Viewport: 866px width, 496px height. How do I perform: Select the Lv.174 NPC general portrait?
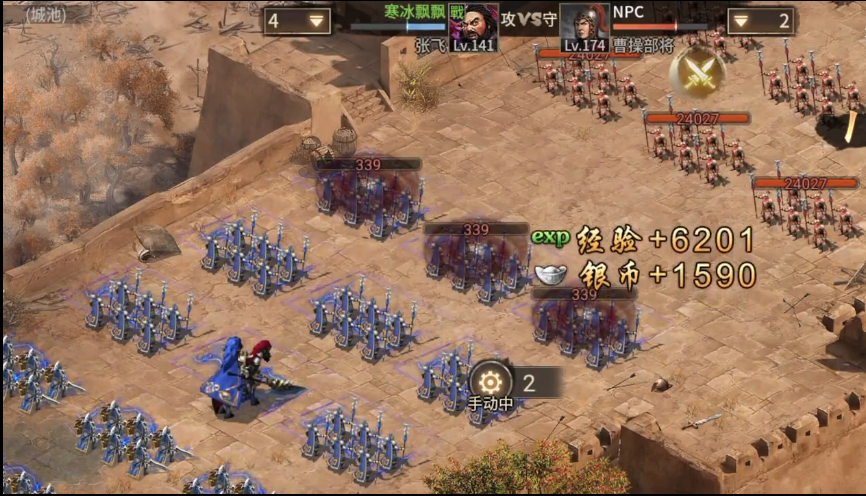pos(585,27)
